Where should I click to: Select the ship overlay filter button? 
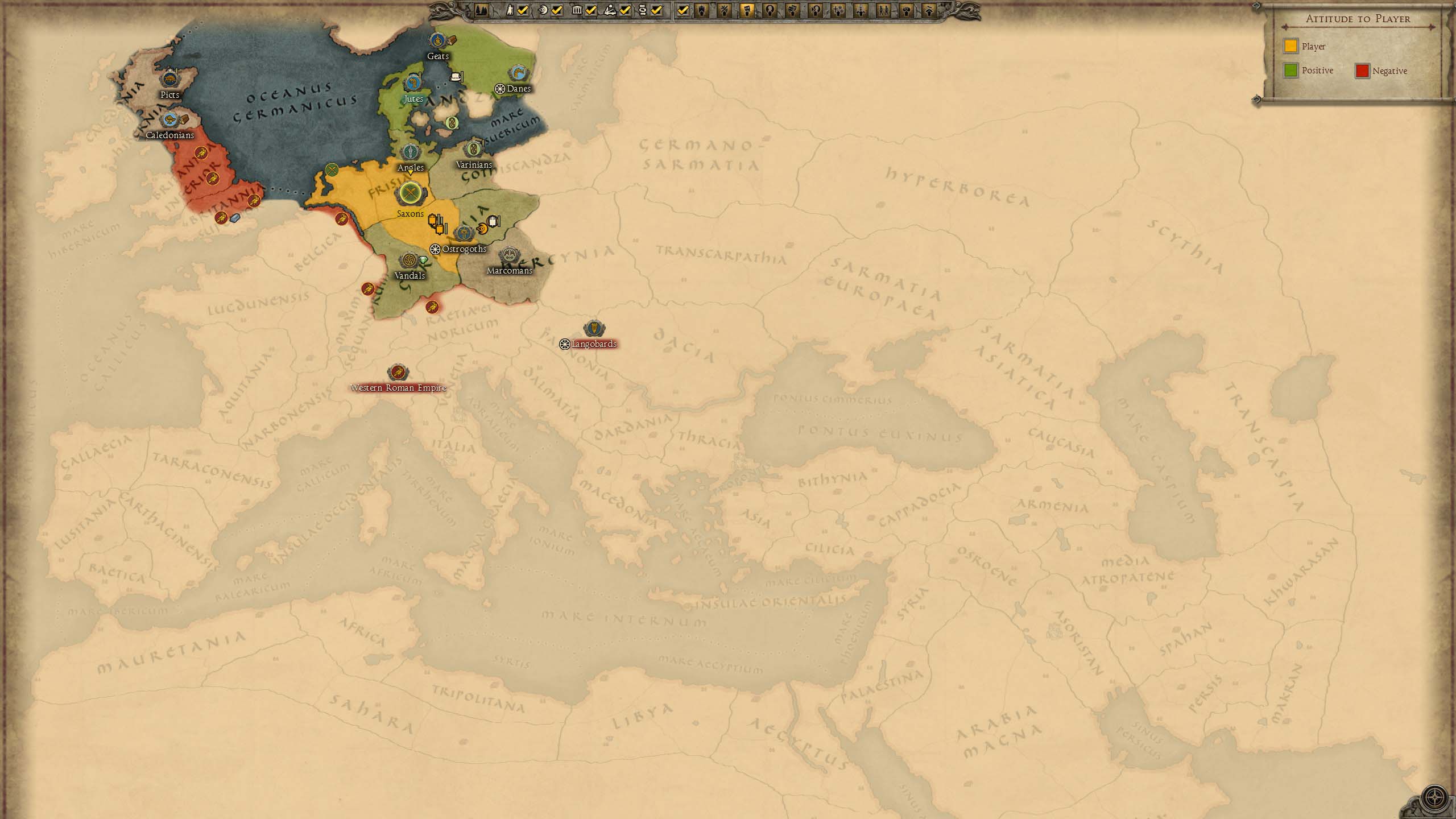coord(701,10)
